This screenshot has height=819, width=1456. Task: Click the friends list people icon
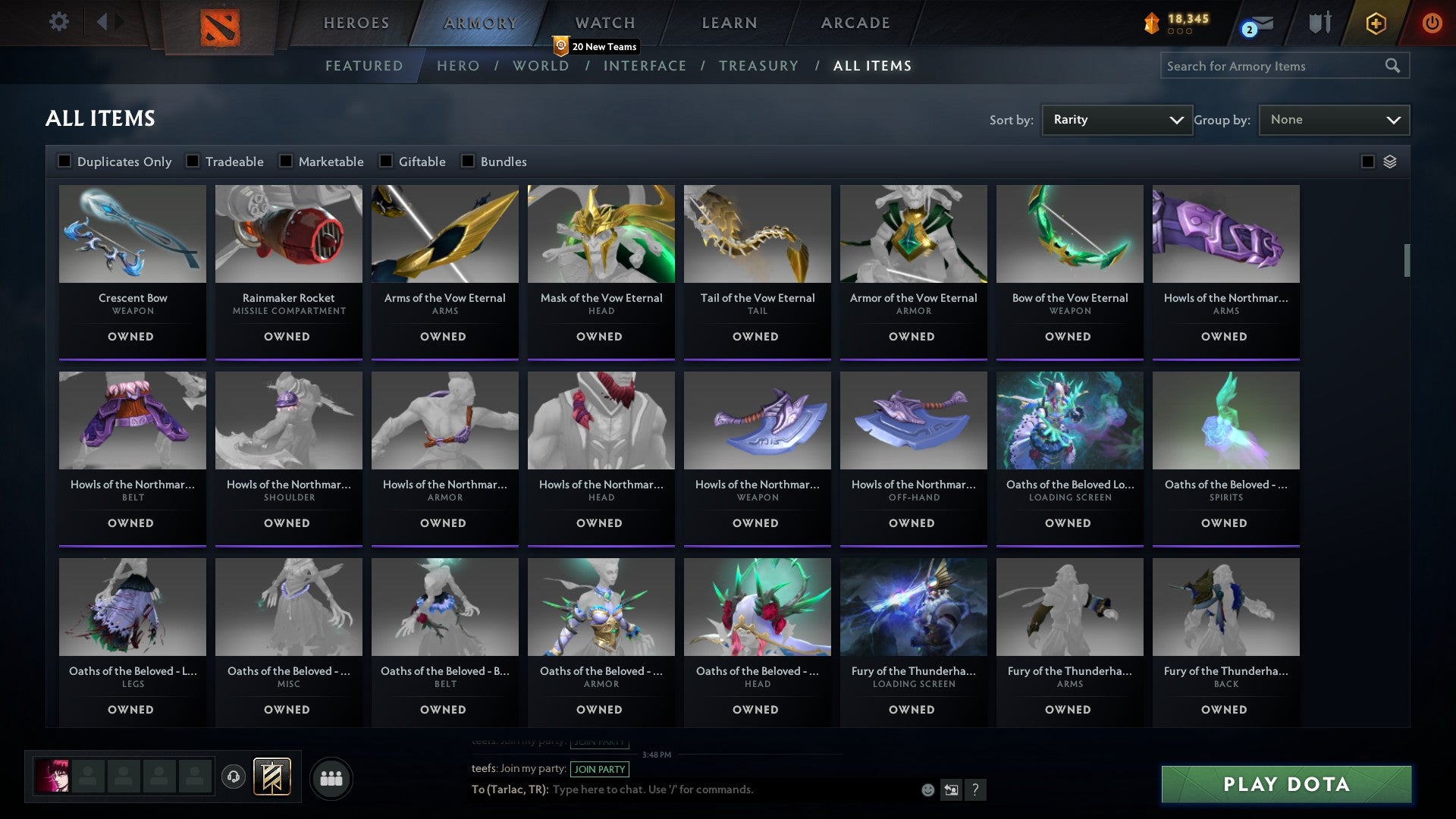[331, 777]
